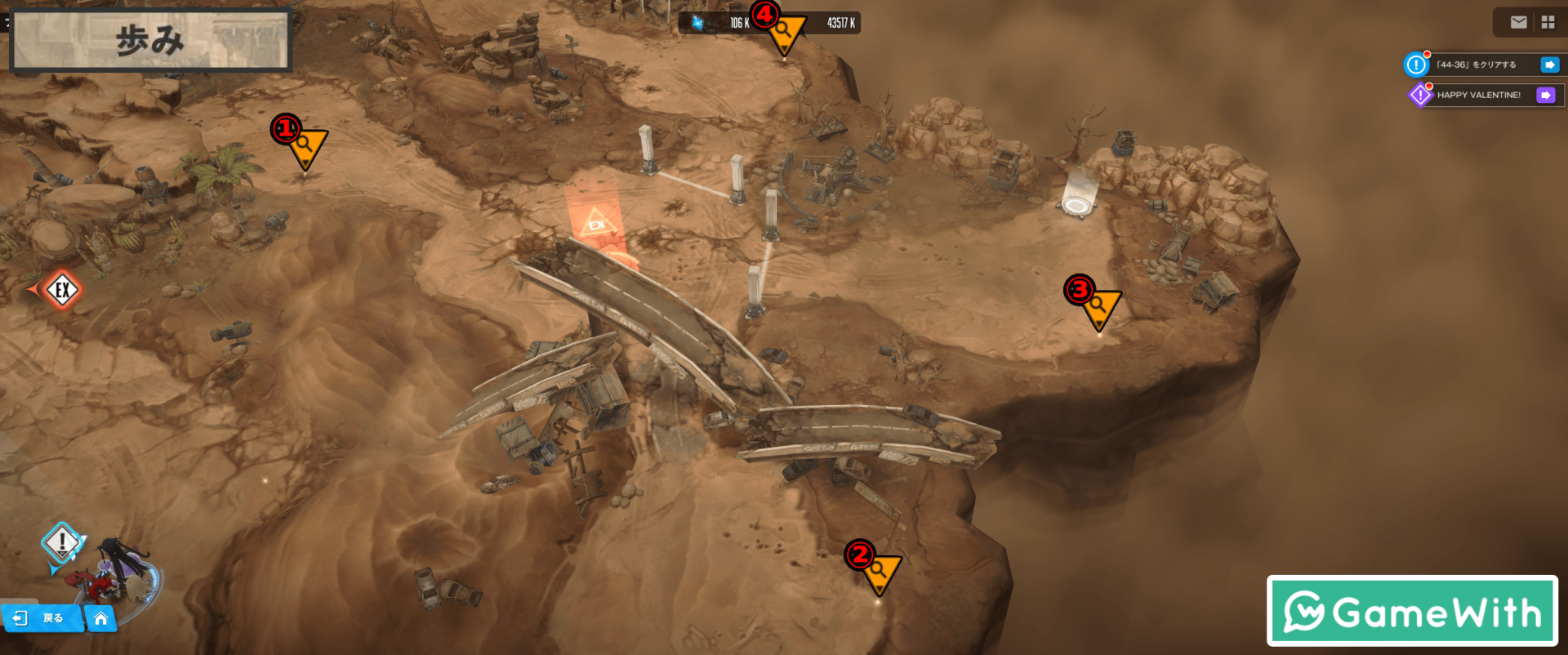Click search marker number 1

pos(307,147)
